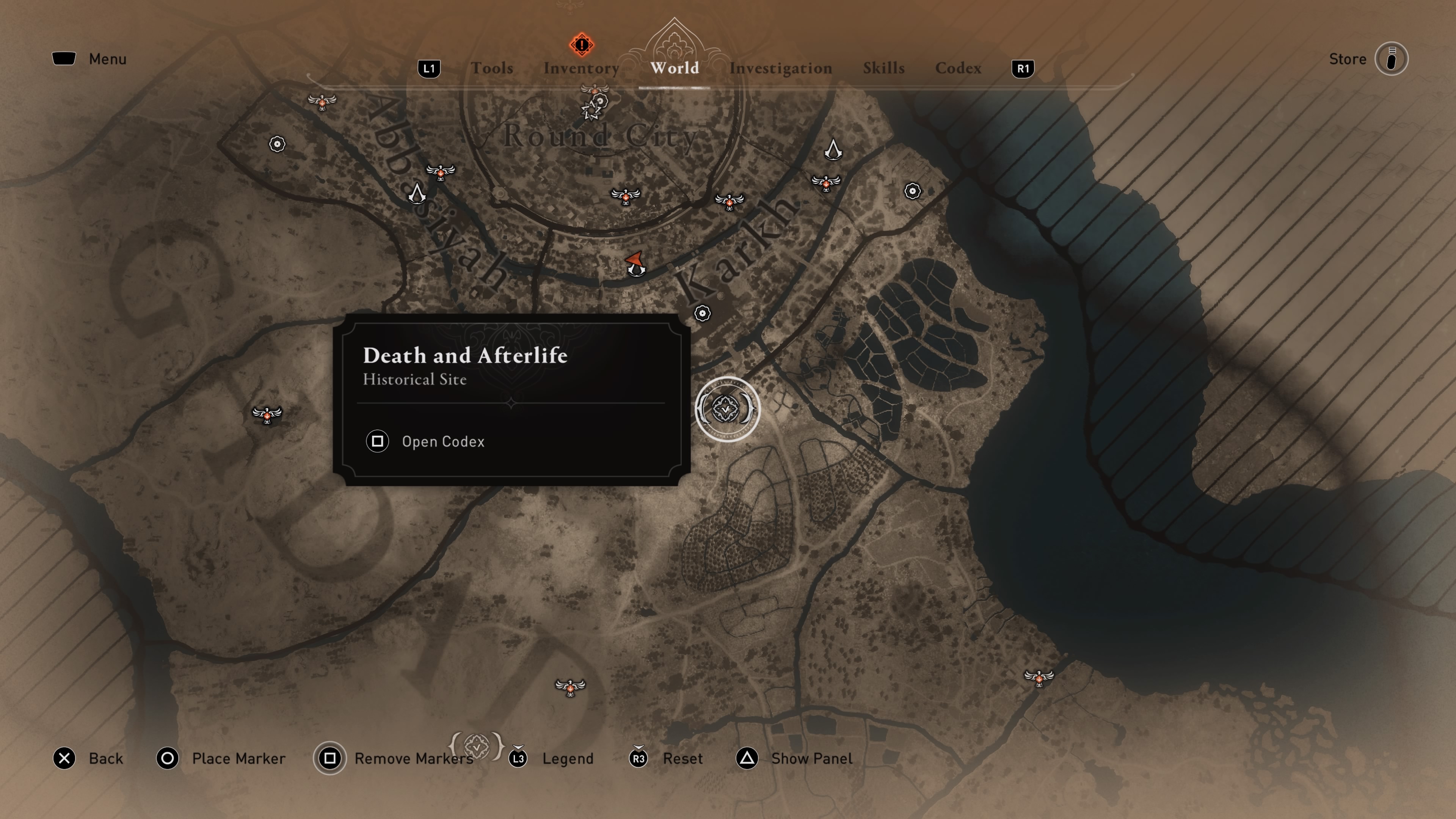The image size is (1456, 819).
Task: Click the red player location arrow
Action: coord(635,262)
